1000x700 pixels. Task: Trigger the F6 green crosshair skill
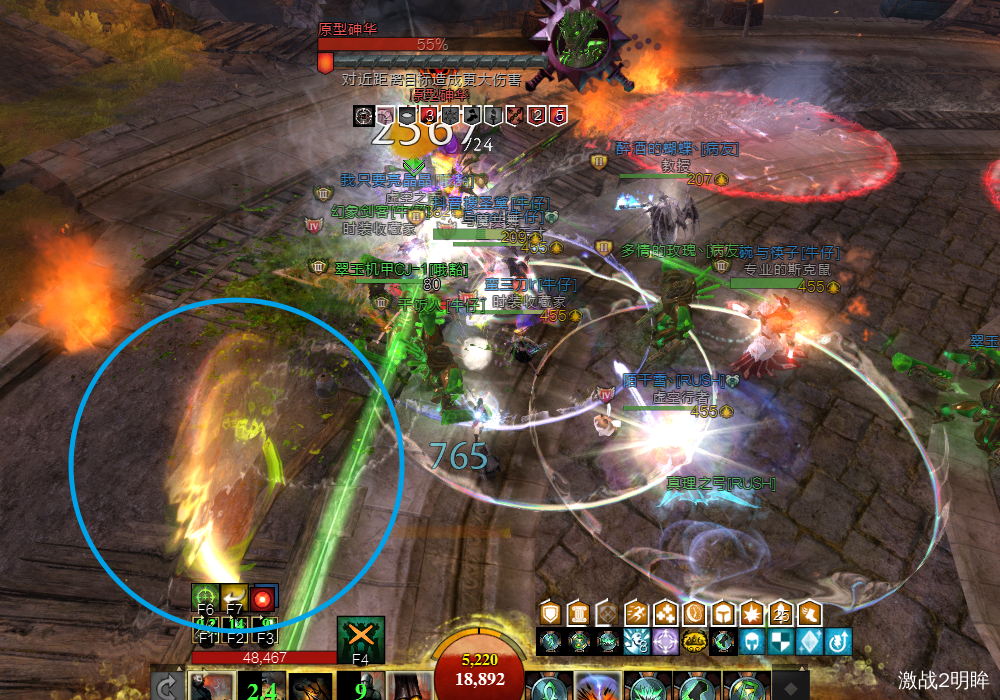[205, 597]
